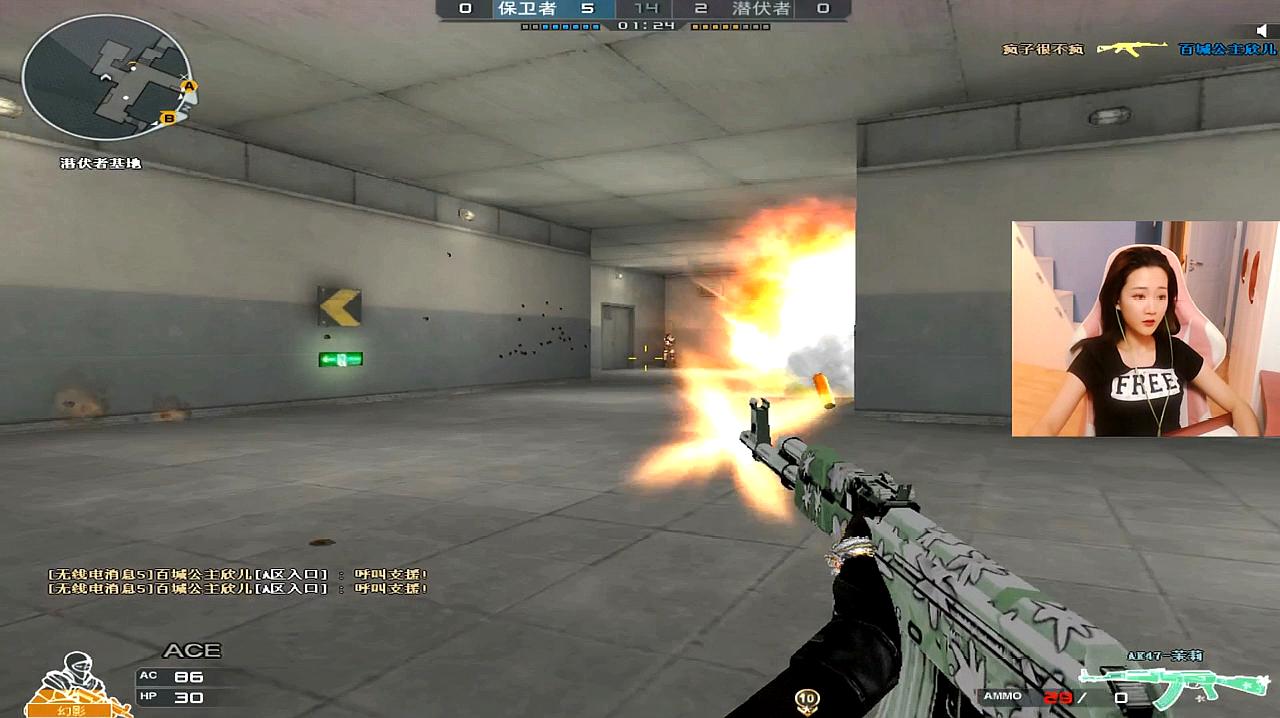
Task: Select the B bombsite marker on minimap
Action: pos(169,119)
